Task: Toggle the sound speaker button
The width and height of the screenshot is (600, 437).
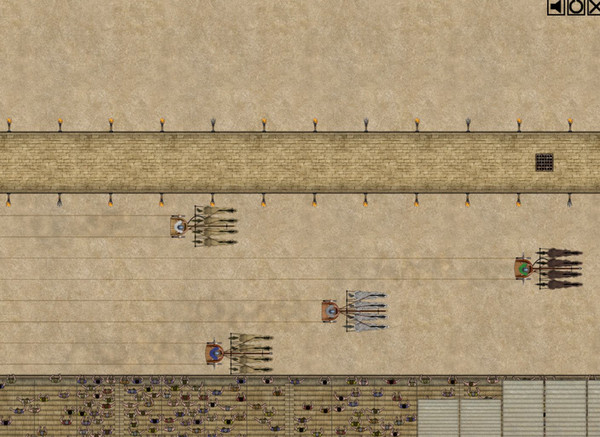Action: click(x=556, y=7)
